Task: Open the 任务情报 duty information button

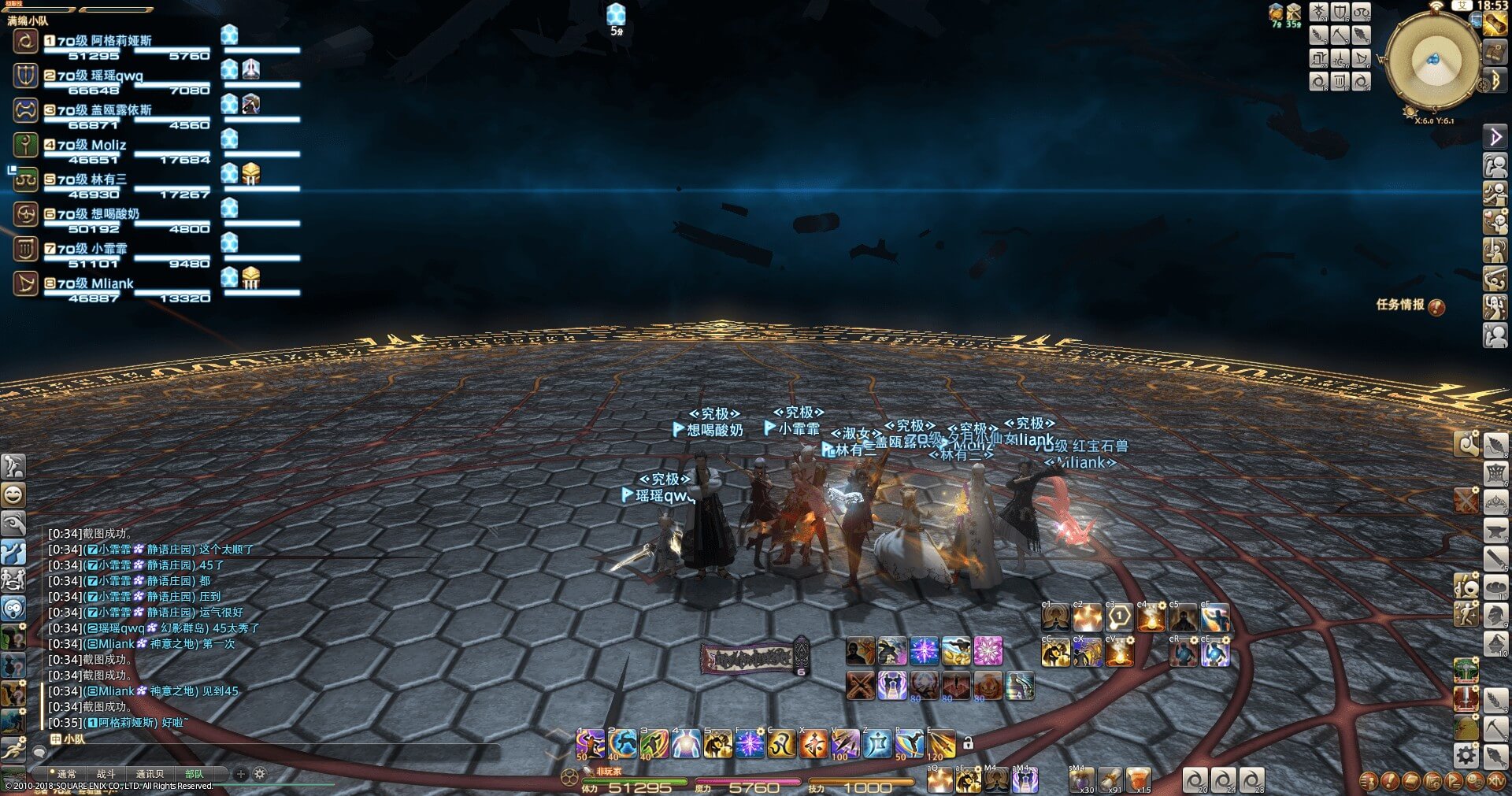Action: tap(1409, 305)
